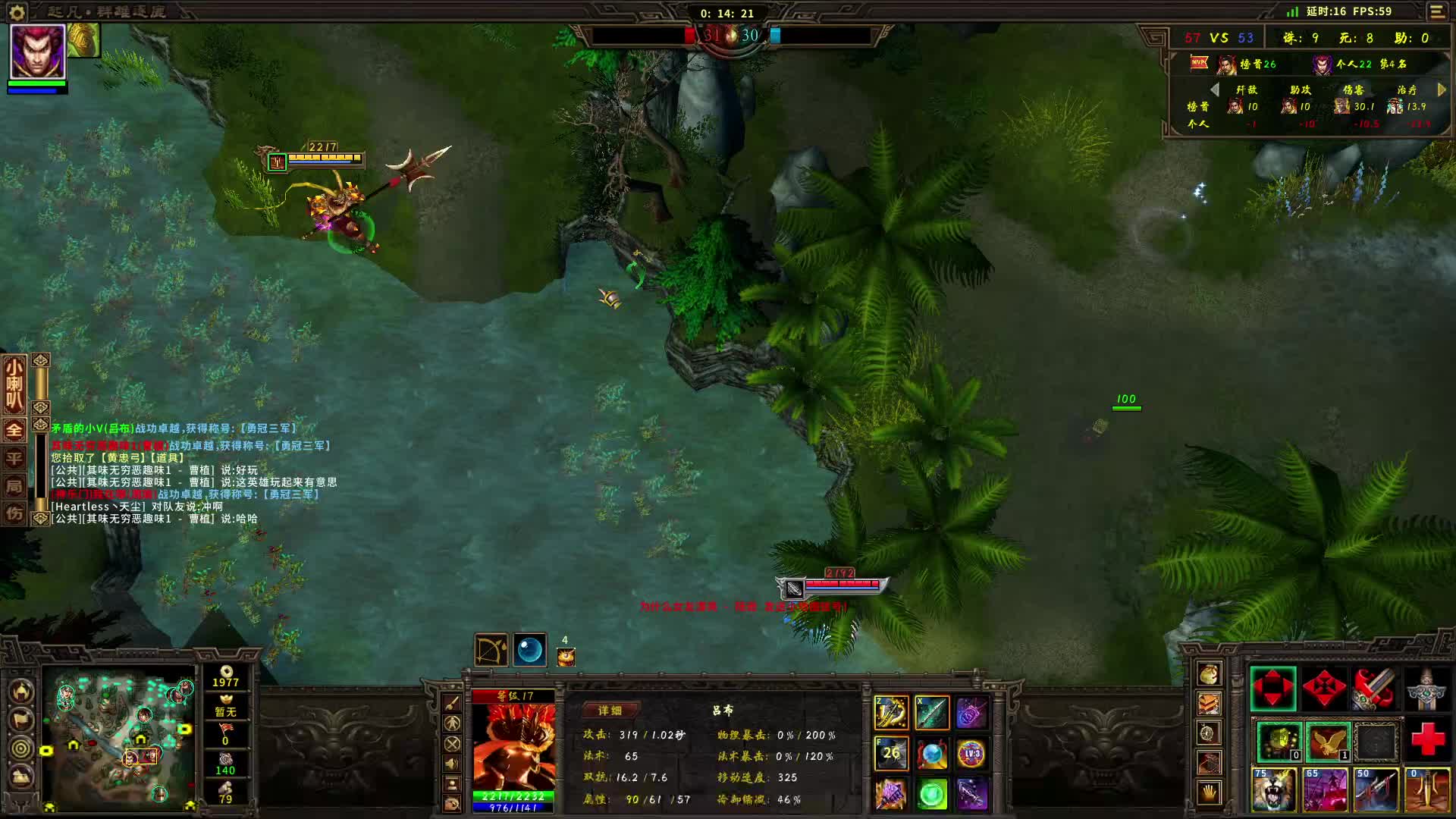This screenshot has height=819, width=1456.
Task: Open the gear settings menu
Action: click(x=17, y=12)
